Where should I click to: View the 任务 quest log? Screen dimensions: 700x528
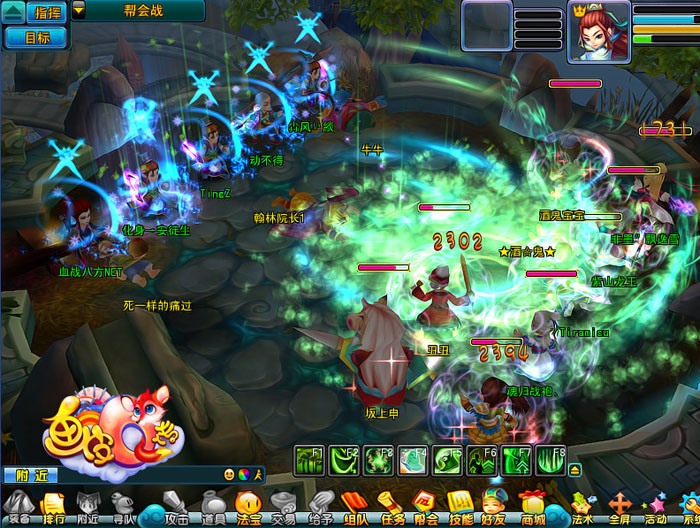coord(392,506)
